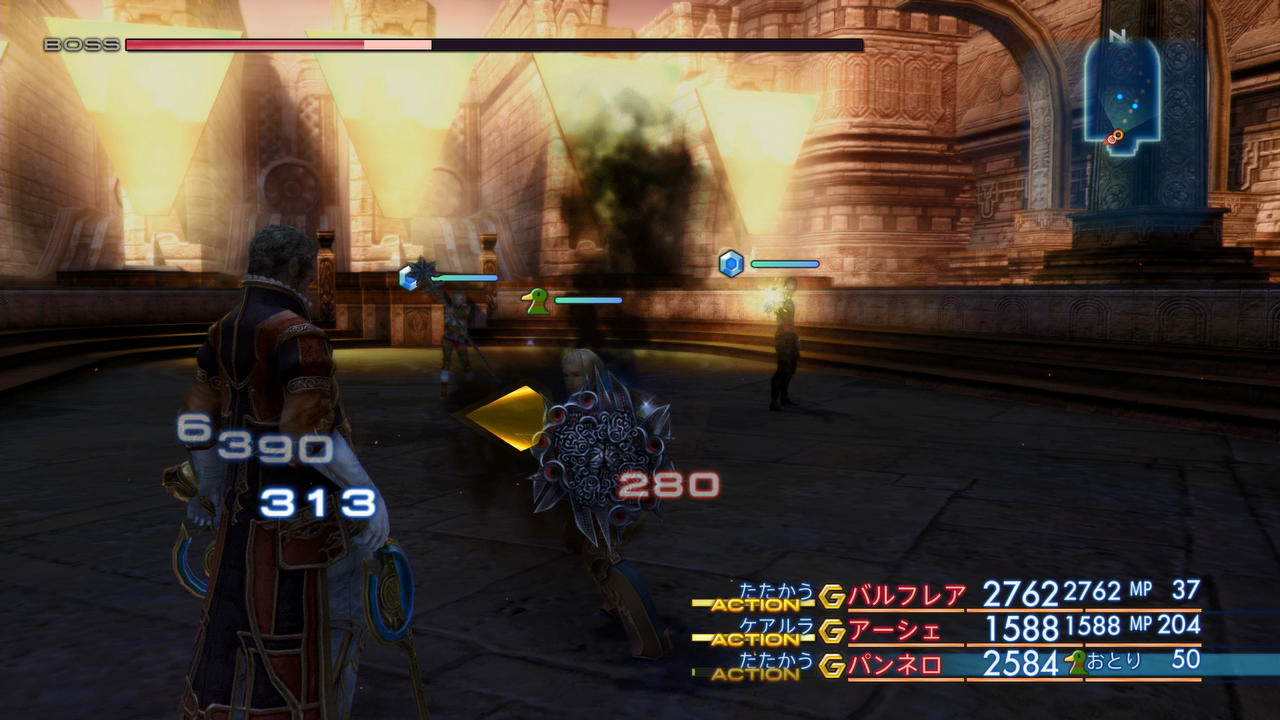Toggle the gambit icon beside パンネロ
This screenshot has height=720, width=1280.
(832, 665)
